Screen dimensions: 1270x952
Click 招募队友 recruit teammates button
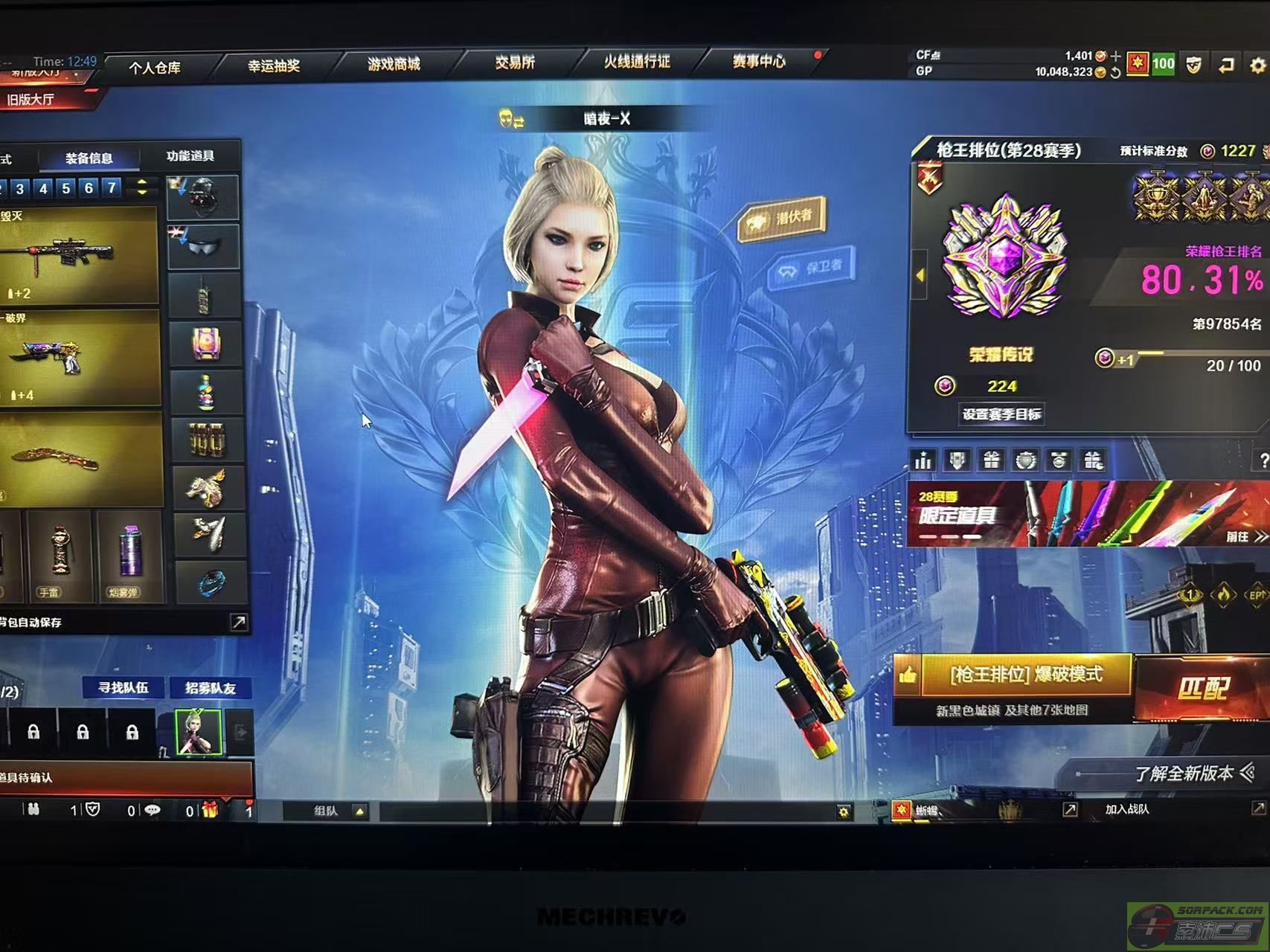point(211,688)
